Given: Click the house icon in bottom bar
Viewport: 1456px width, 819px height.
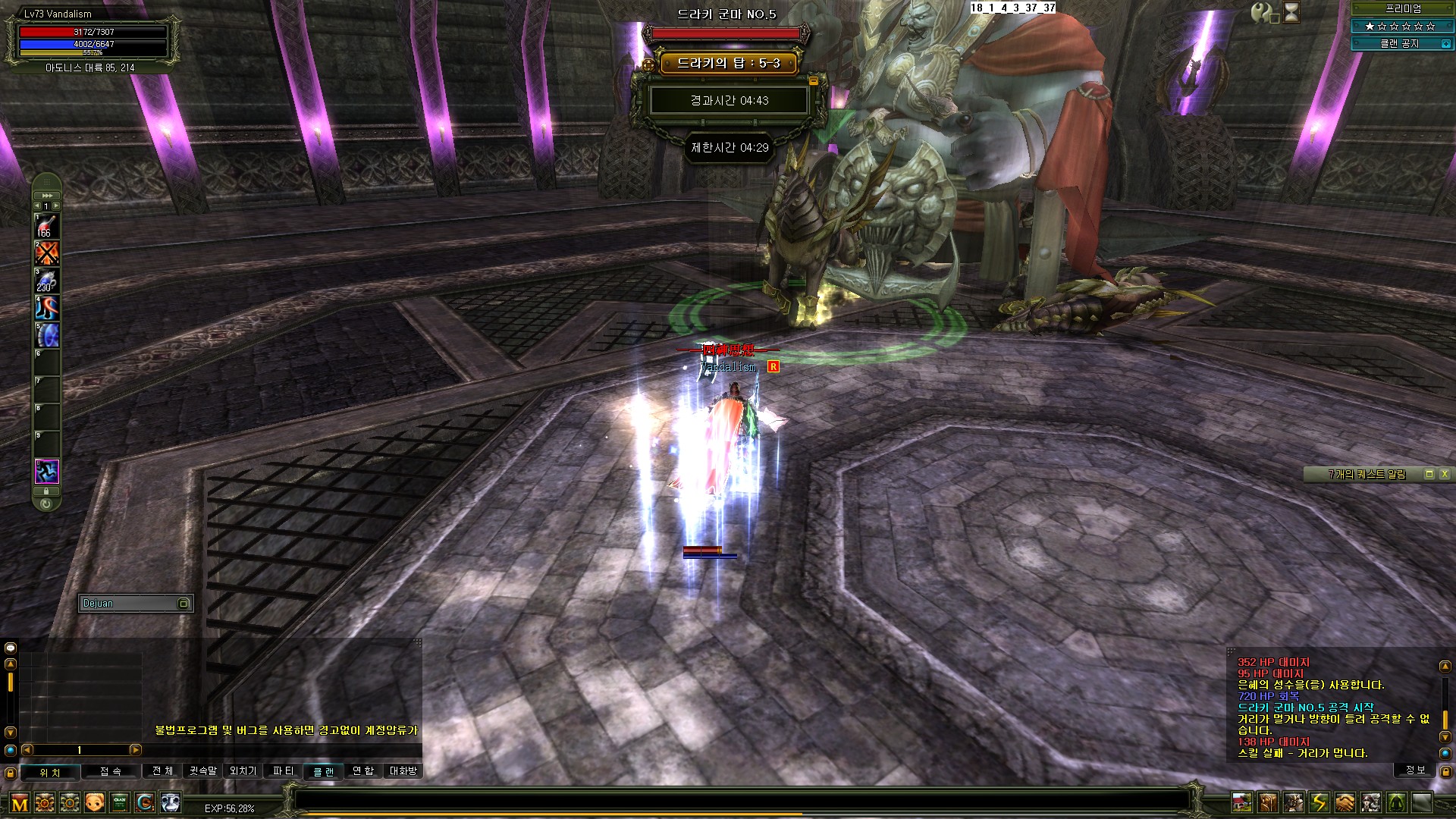Looking at the screenshot, I should pos(1242,802).
